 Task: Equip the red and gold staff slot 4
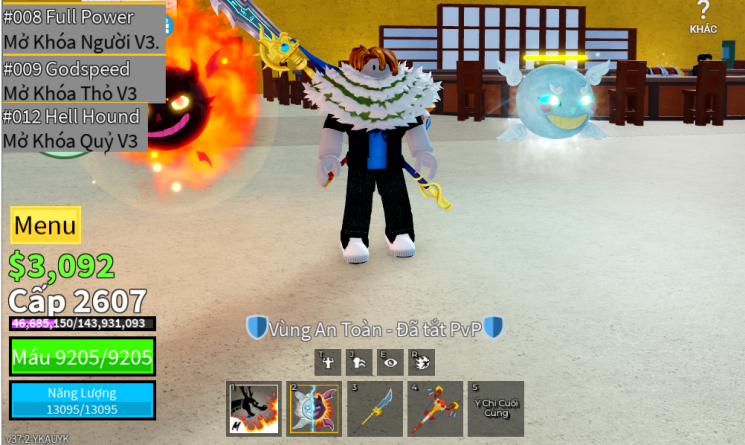coord(435,408)
